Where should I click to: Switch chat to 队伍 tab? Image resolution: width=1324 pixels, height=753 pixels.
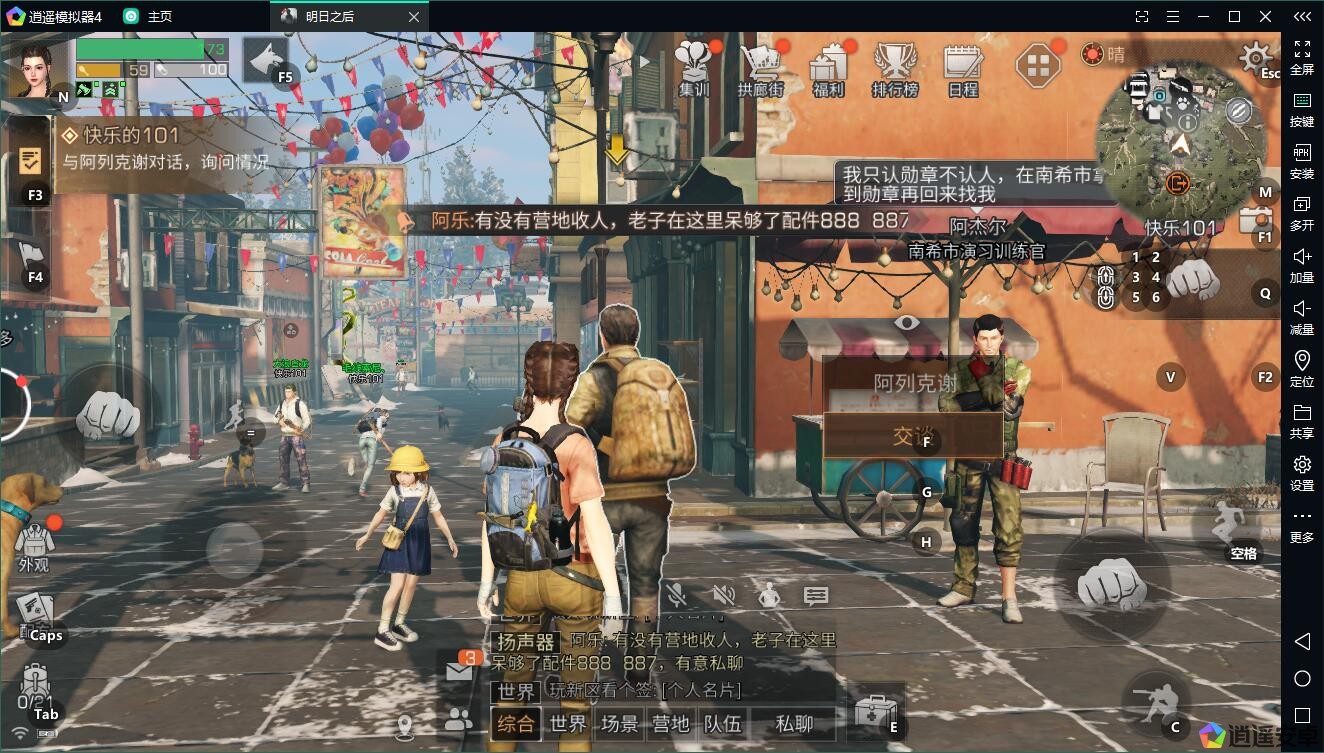[722, 723]
